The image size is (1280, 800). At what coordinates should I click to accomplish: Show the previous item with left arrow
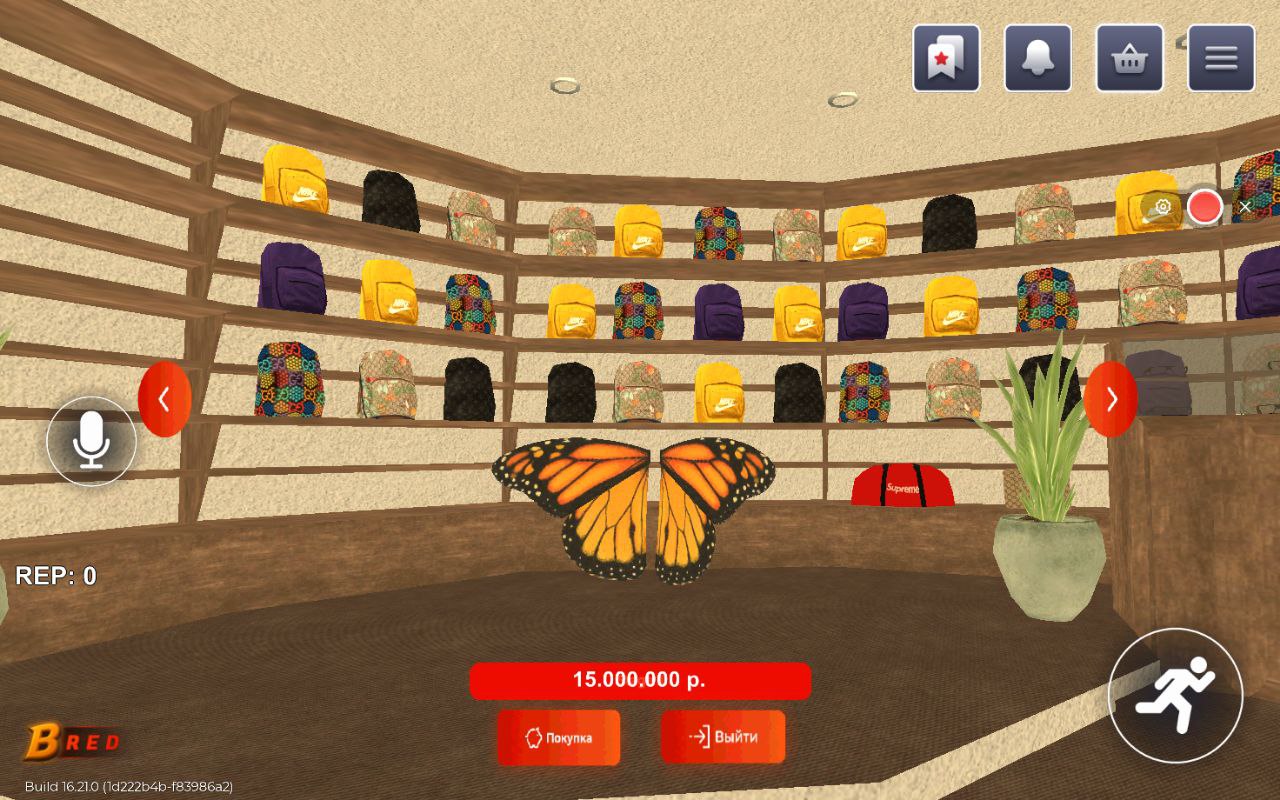(164, 399)
